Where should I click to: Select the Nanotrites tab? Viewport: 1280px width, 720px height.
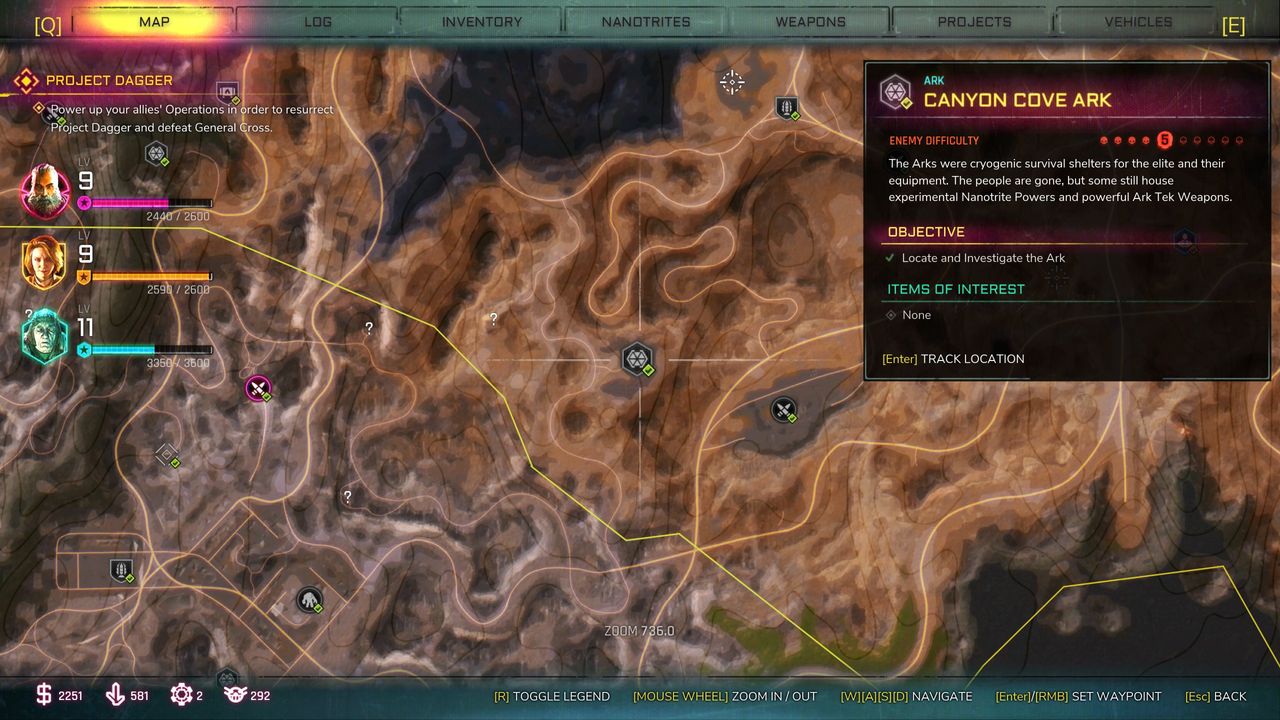[x=646, y=21]
